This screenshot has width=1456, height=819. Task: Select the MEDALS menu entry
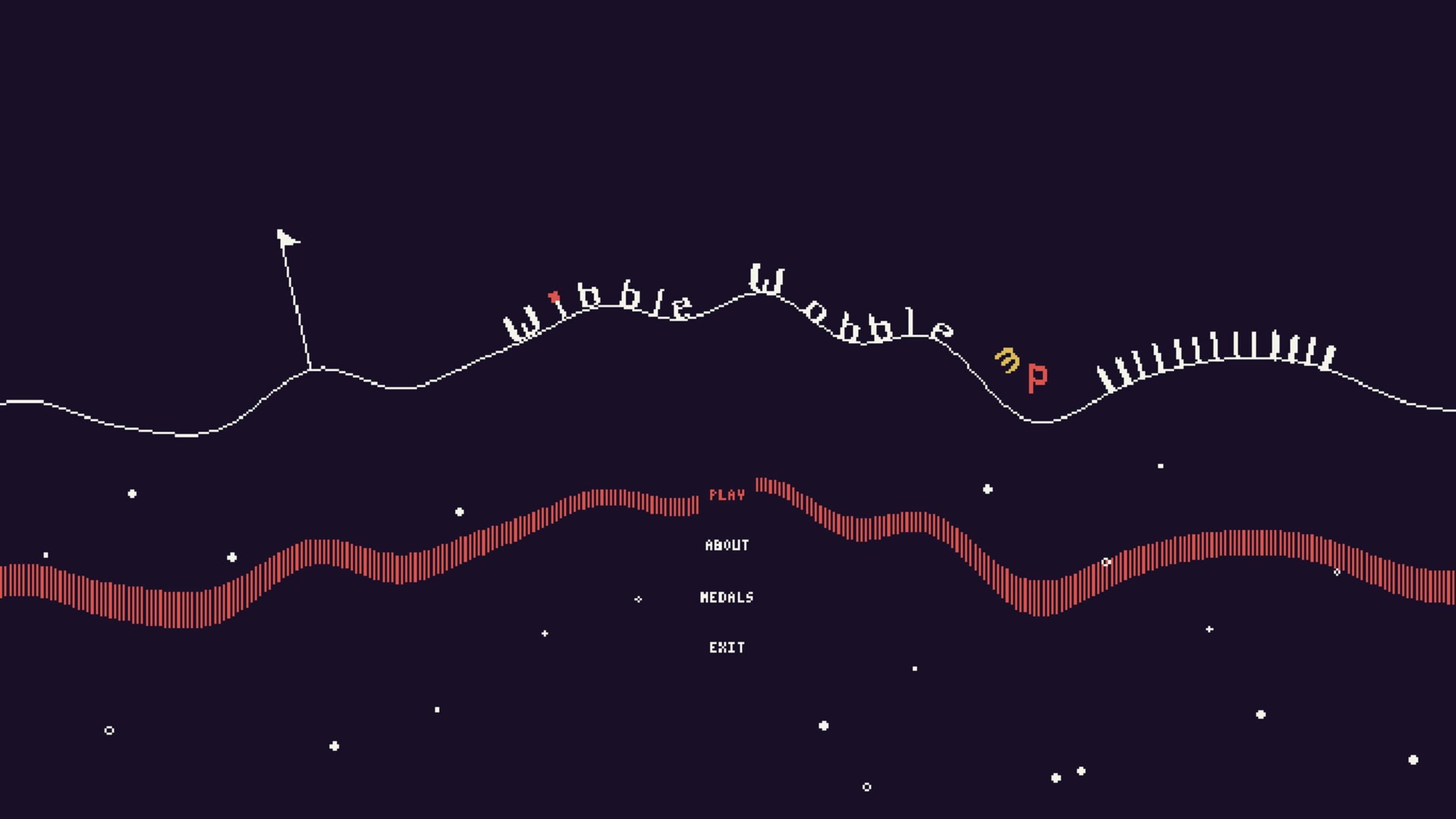pos(726,597)
